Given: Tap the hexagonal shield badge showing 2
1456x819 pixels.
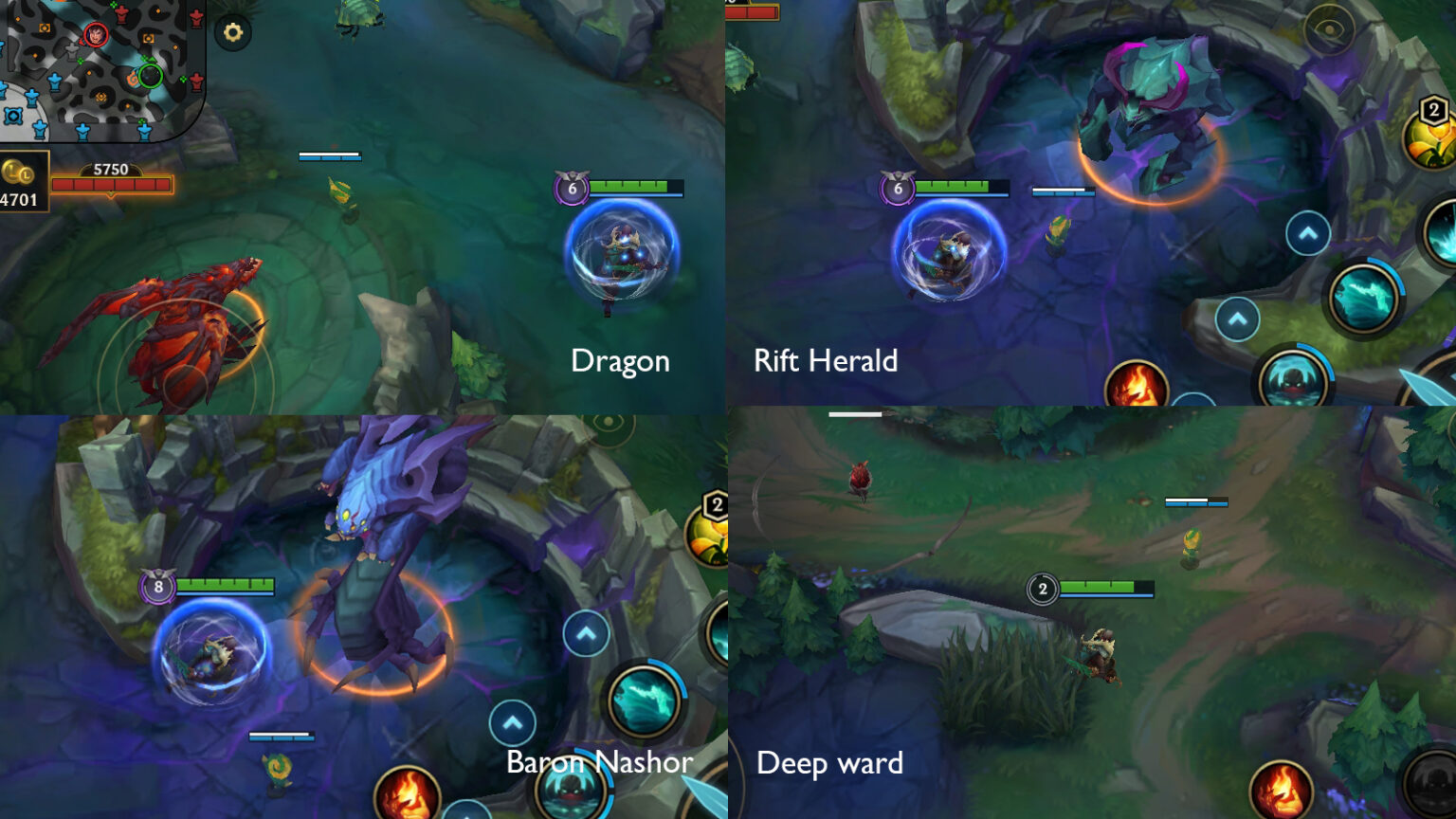Looking at the screenshot, I should click(1433, 109).
